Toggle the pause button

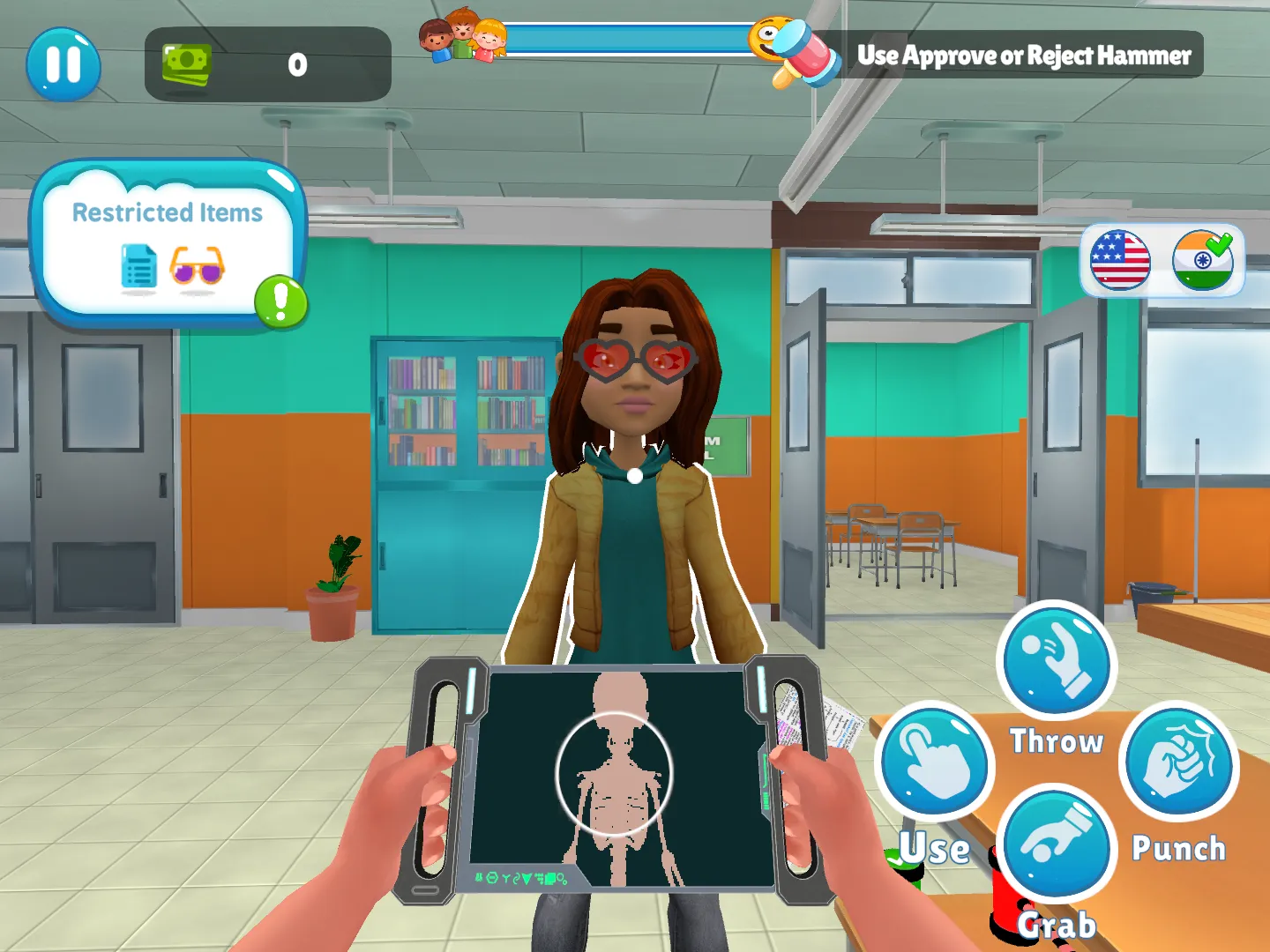click(x=63, y=64)
